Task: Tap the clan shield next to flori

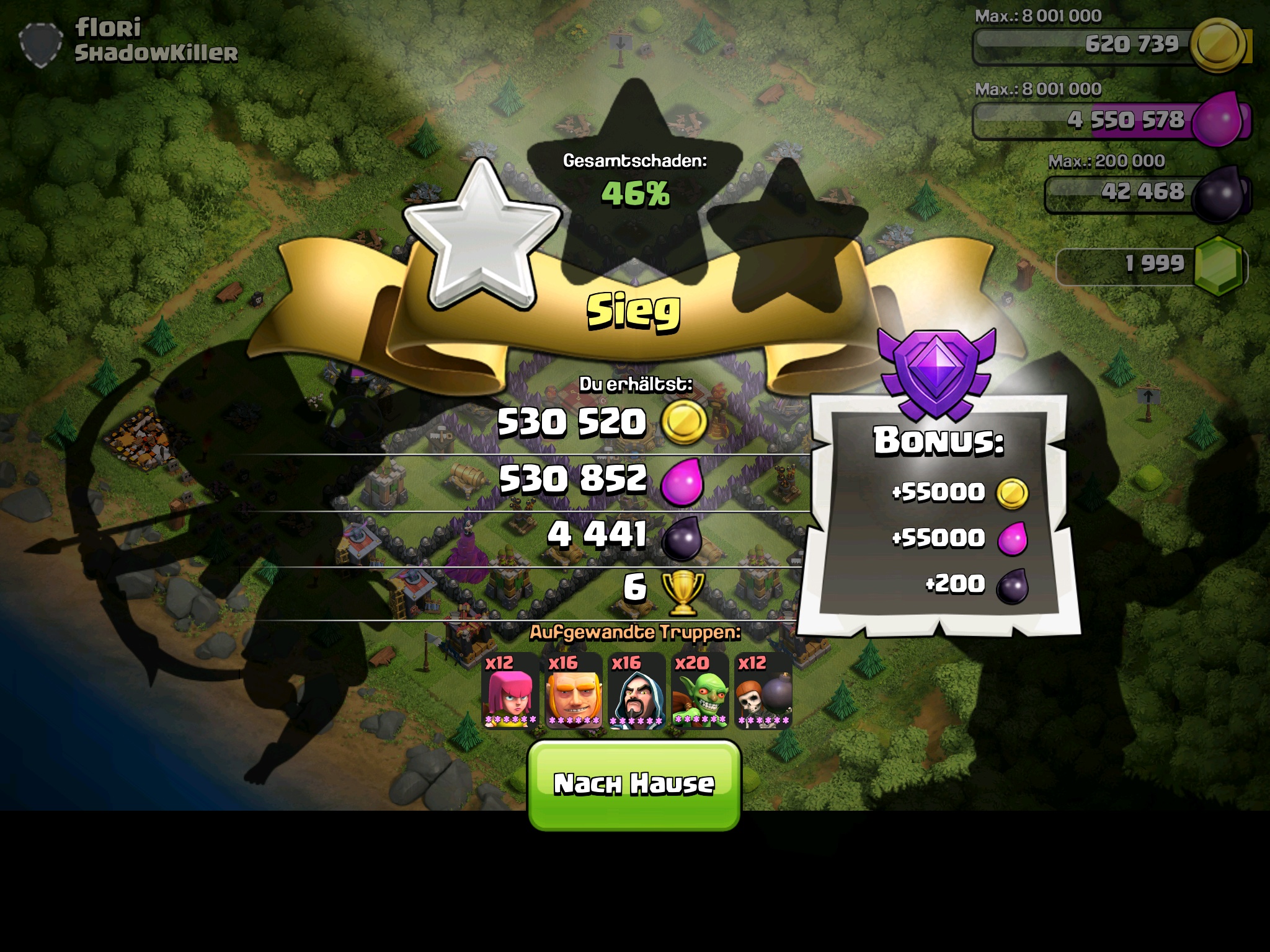Action: click(41, 43)
